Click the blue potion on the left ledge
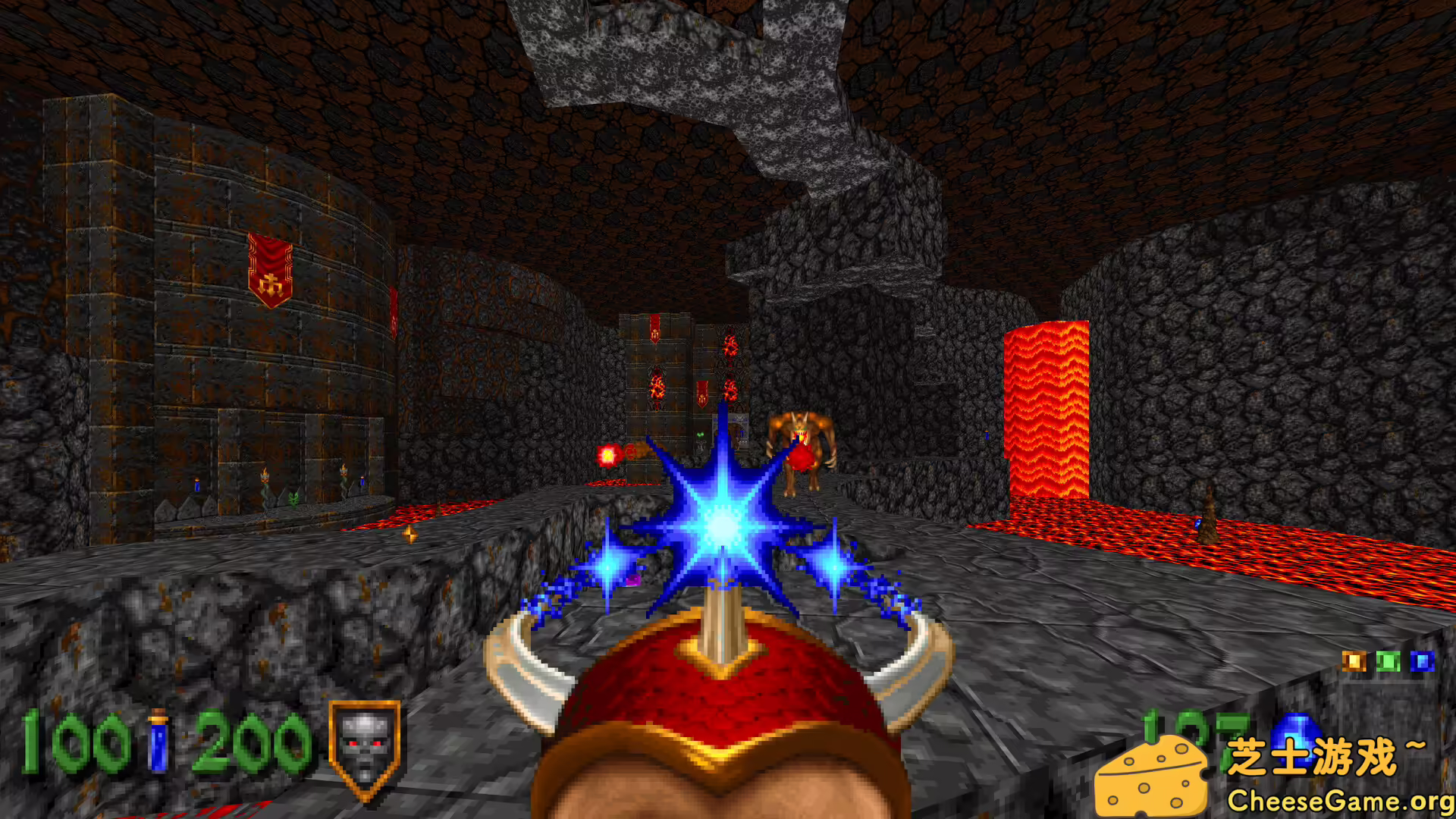The height and width of the screenshot is (819, 1456). pyautogui.click(x=198, y=485)
